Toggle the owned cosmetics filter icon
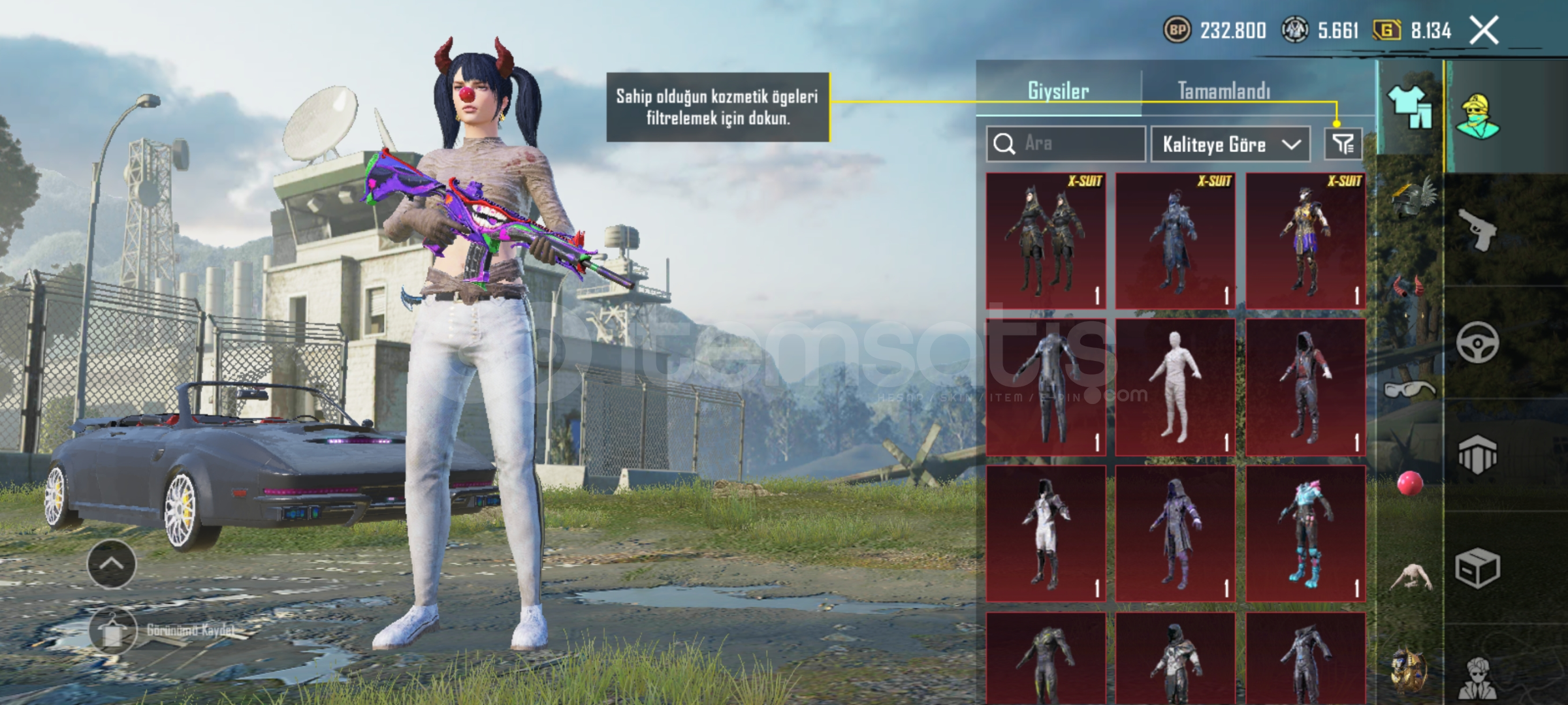1568x705 pixels. (1343, 144)
